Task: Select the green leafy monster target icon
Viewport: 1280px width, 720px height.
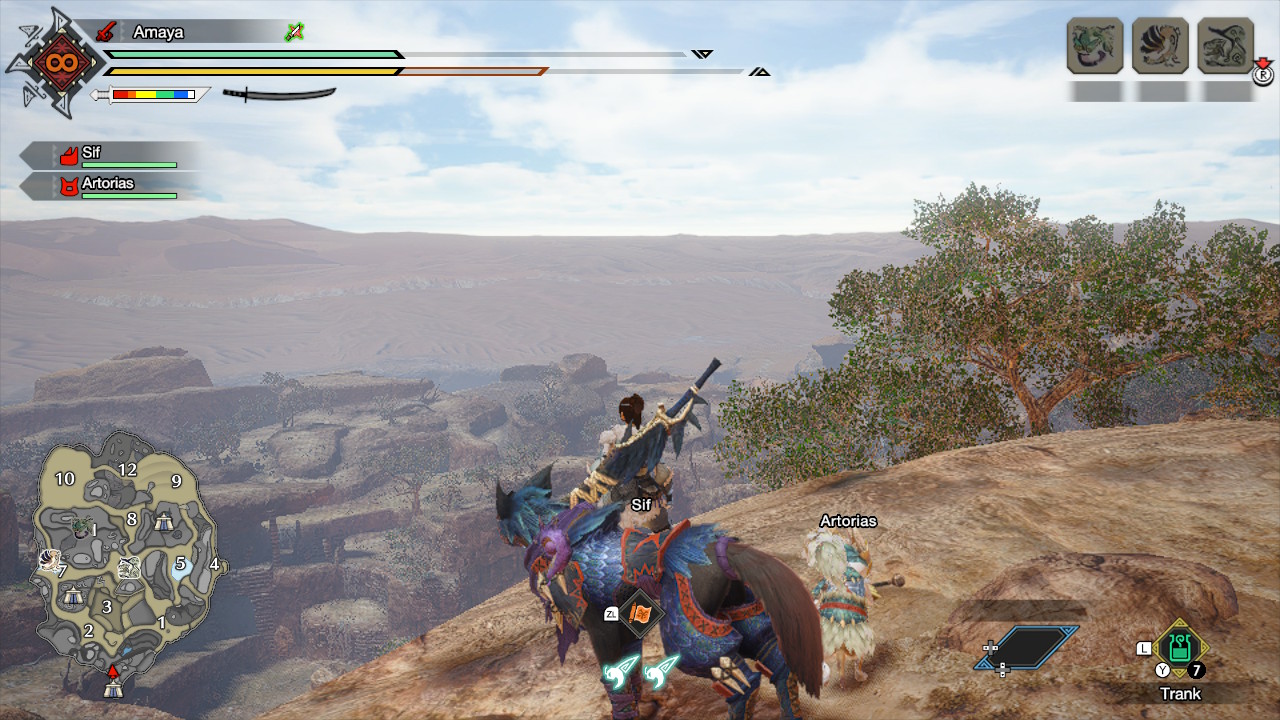Action: (x=1094, y=45)
